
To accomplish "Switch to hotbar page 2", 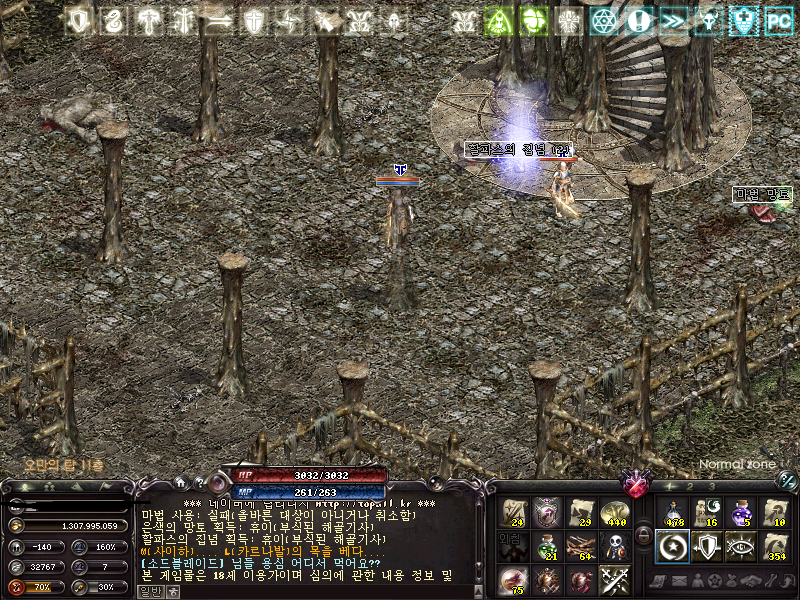I will click(689, 486).
